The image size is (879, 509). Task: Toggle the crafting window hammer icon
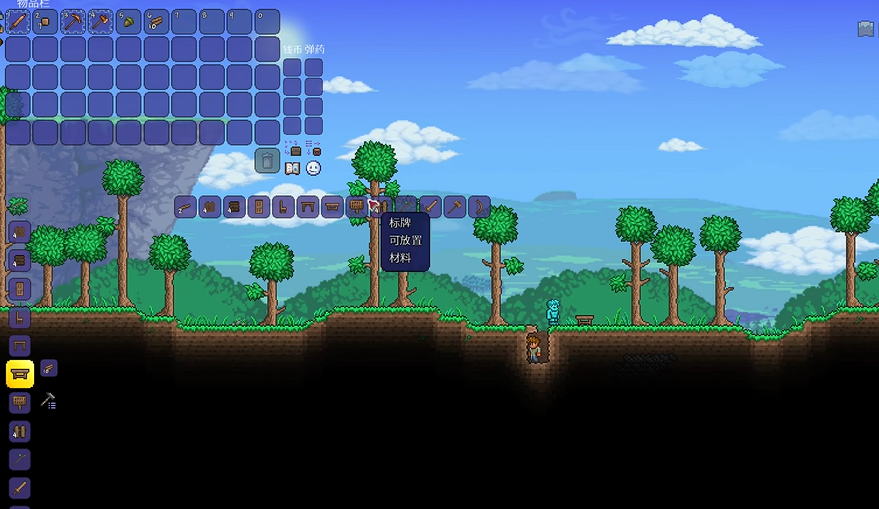pos(48,401)
